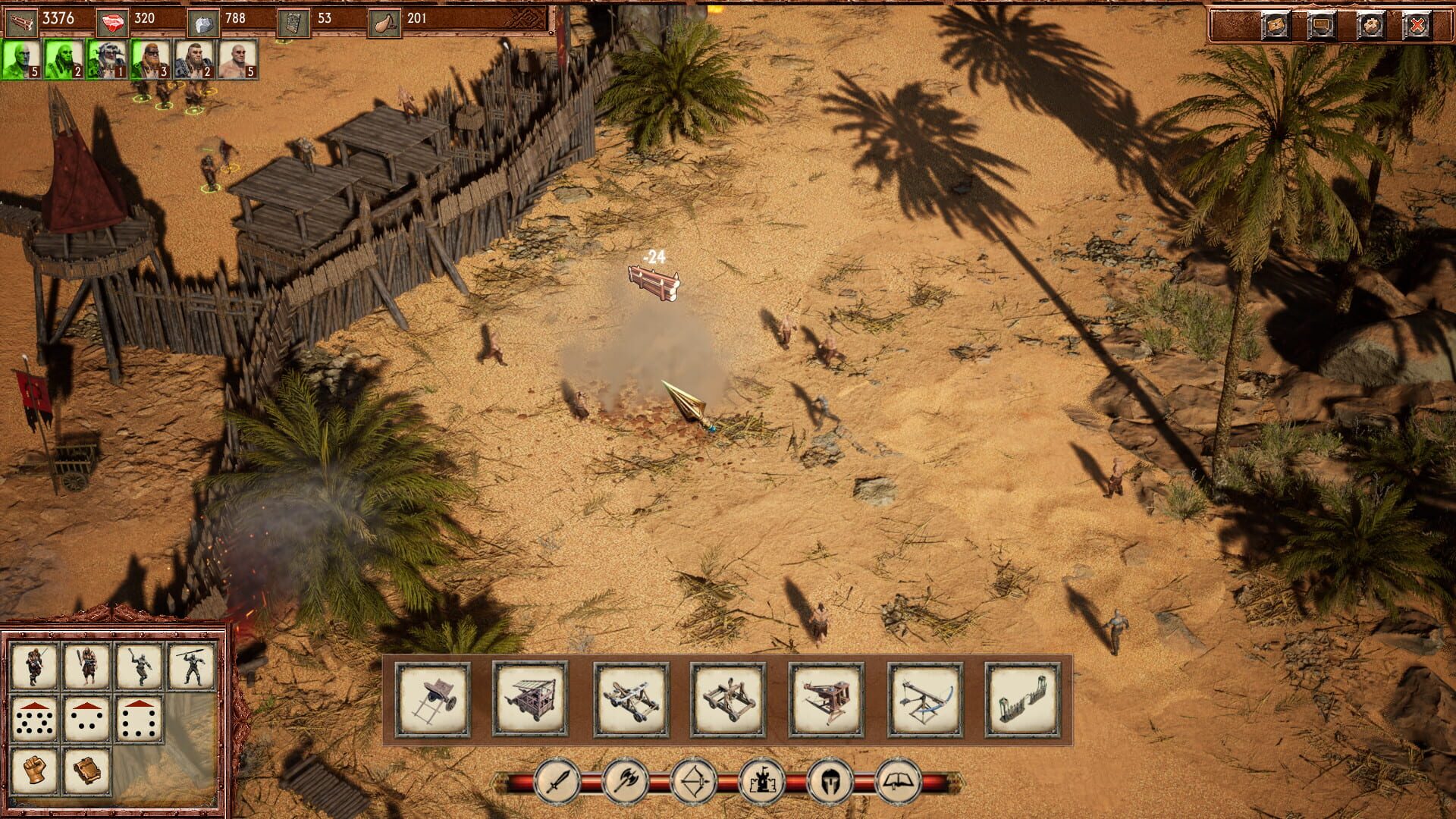Build the battering ram cart
1456x819 pixels.
pos(430,698)
